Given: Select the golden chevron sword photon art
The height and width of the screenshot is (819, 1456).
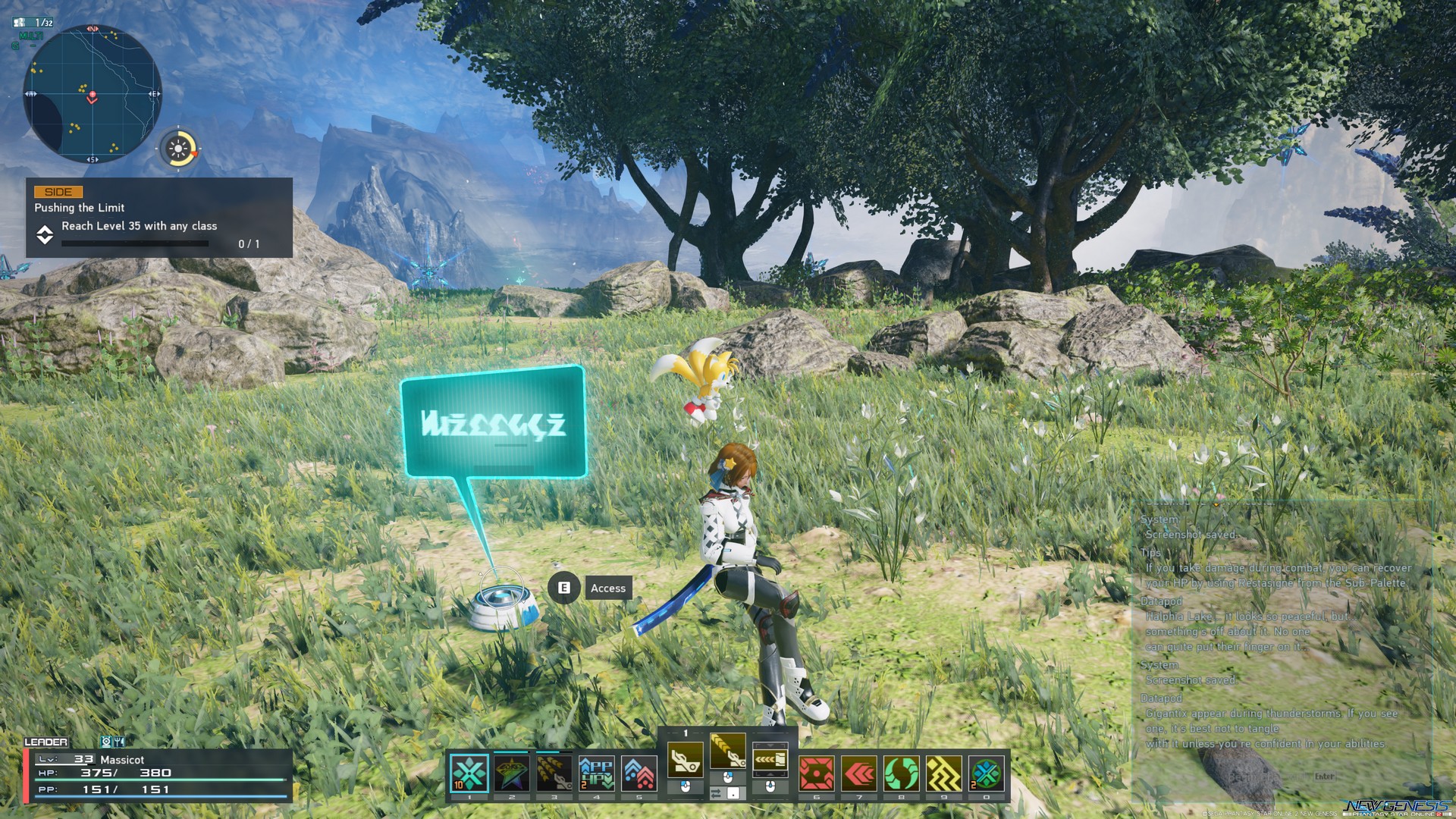Looking at the screenshot, I should (x=727, y=752).
